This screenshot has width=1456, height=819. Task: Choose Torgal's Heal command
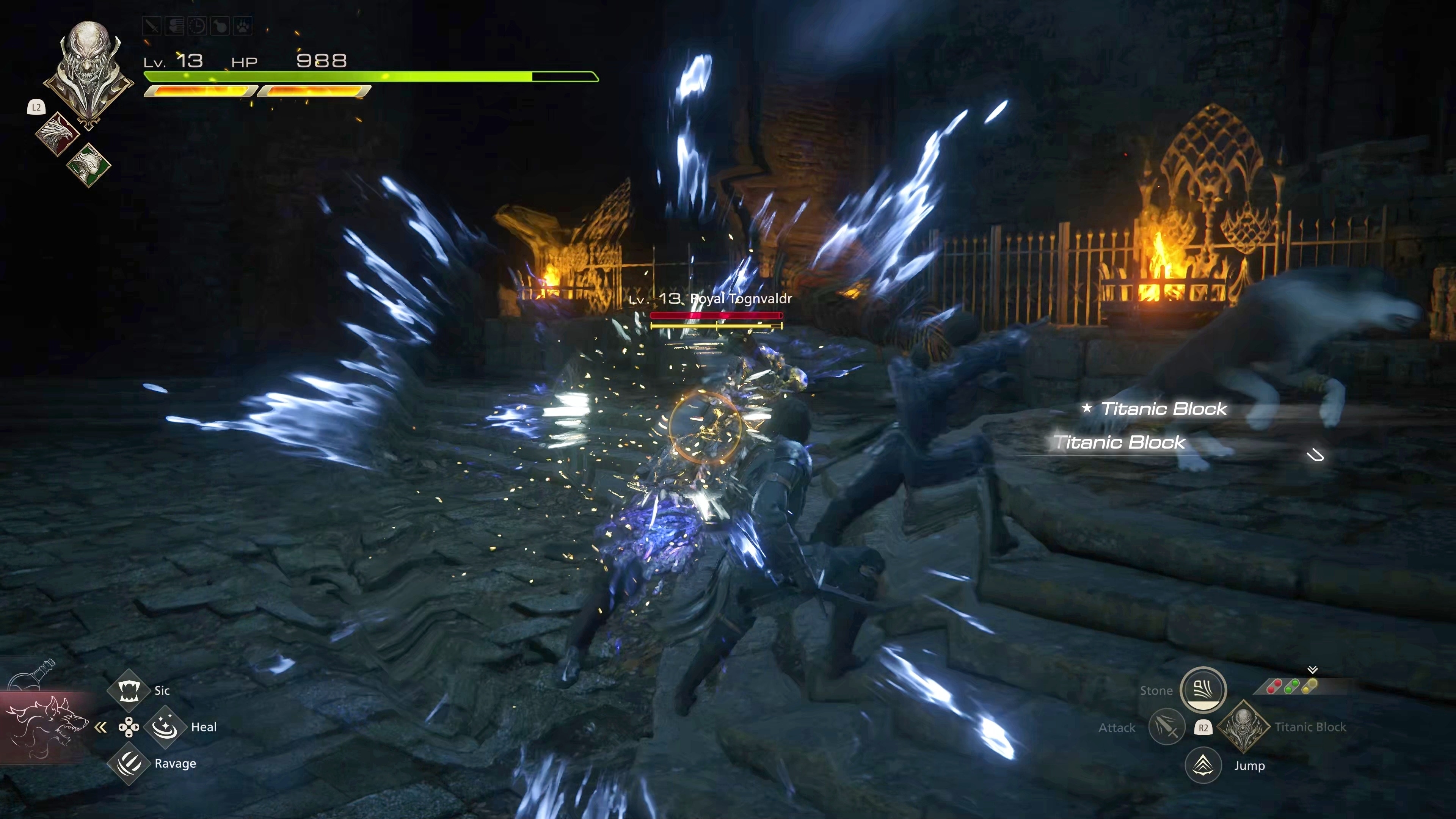pos(165,727)
